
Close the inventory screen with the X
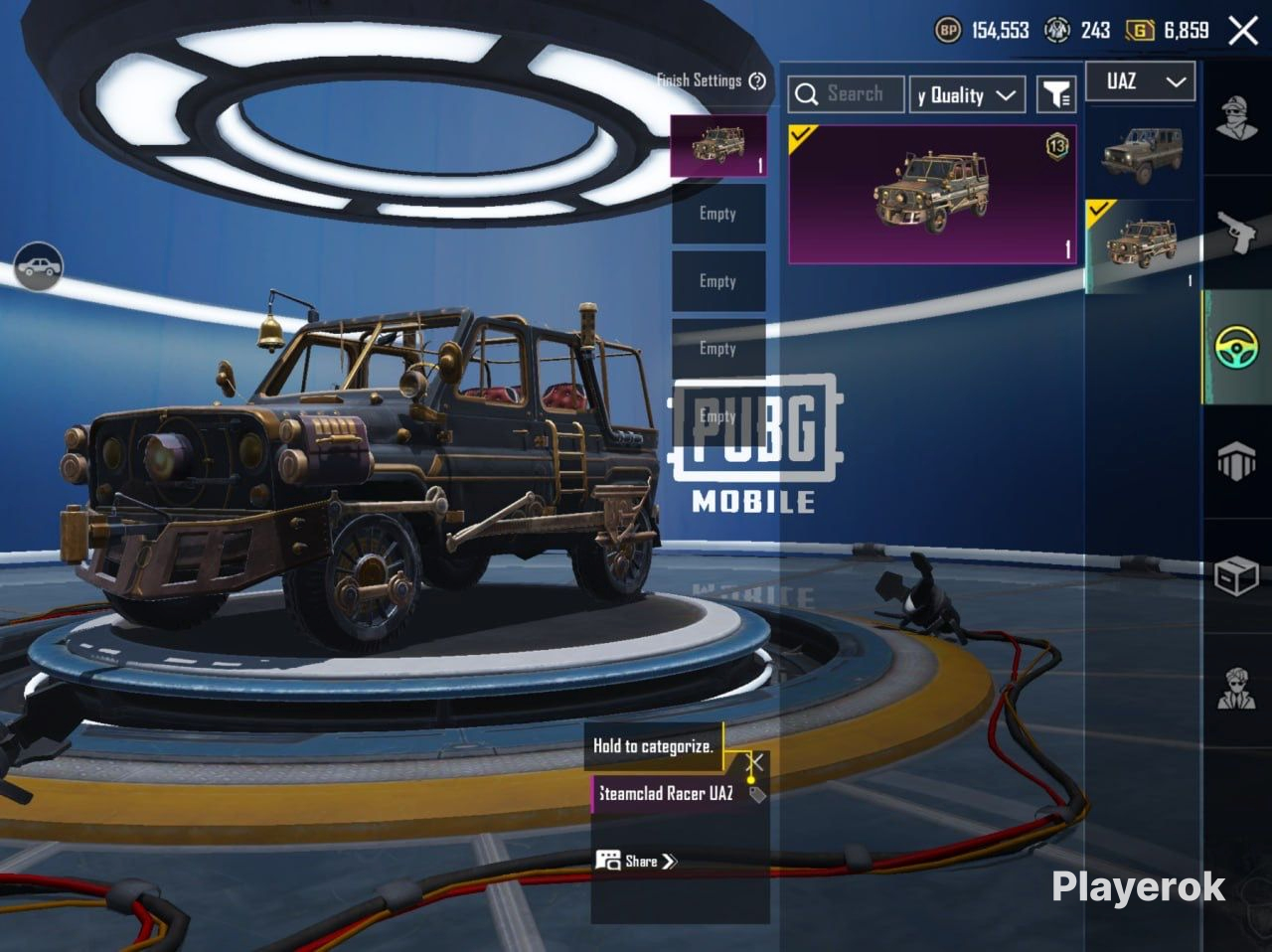1243,31
